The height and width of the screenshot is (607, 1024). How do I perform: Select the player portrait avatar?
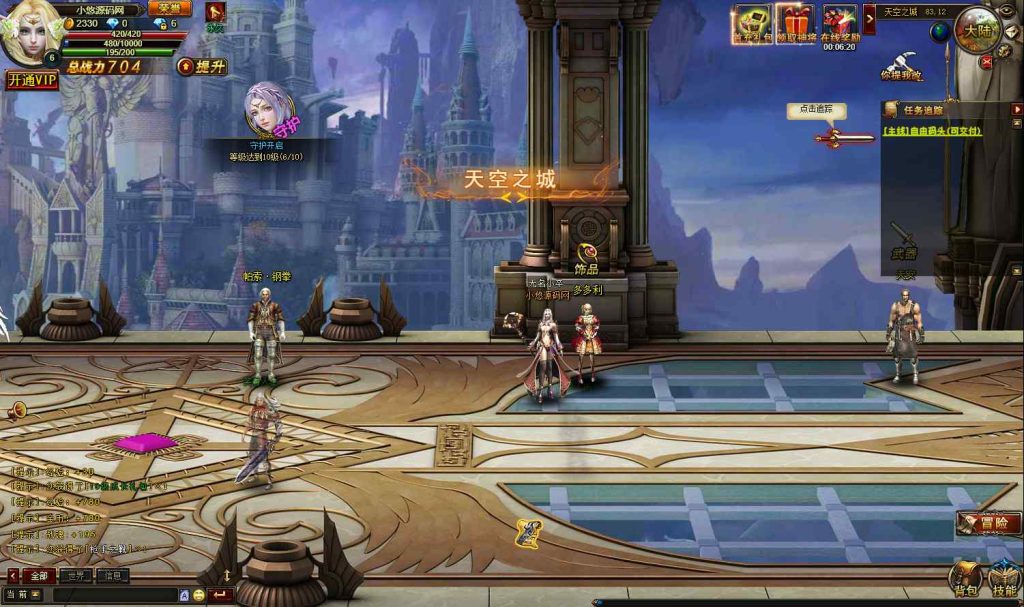(30, 36)
